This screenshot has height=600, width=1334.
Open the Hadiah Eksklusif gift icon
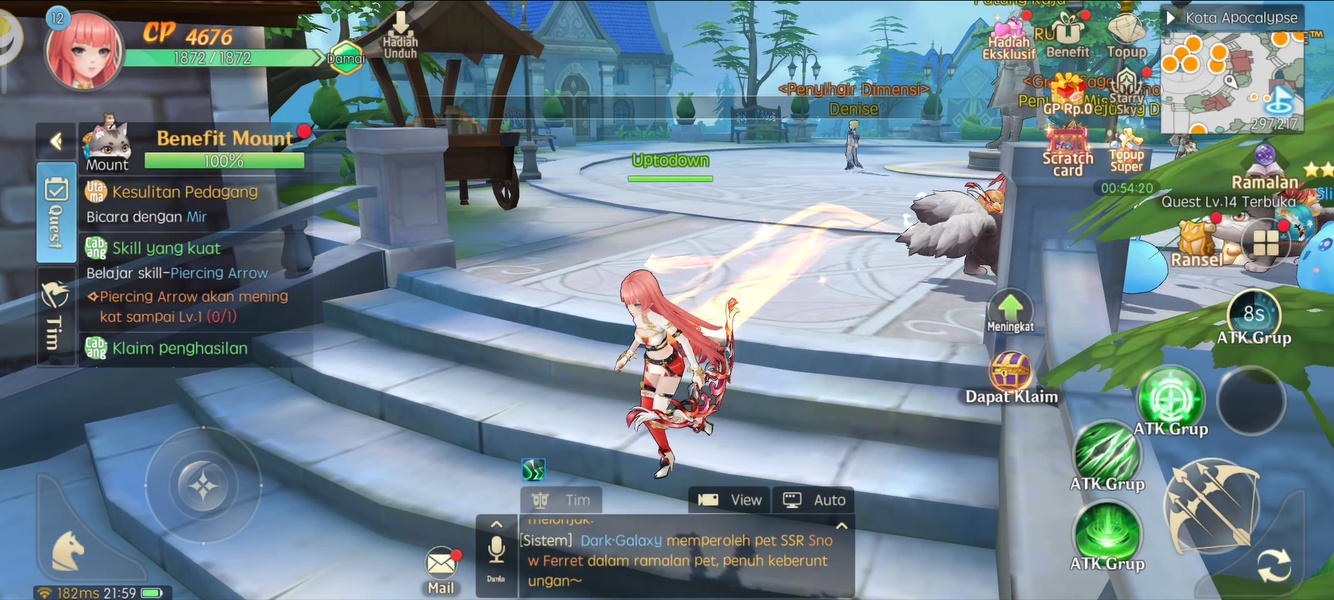(1009, 33)
